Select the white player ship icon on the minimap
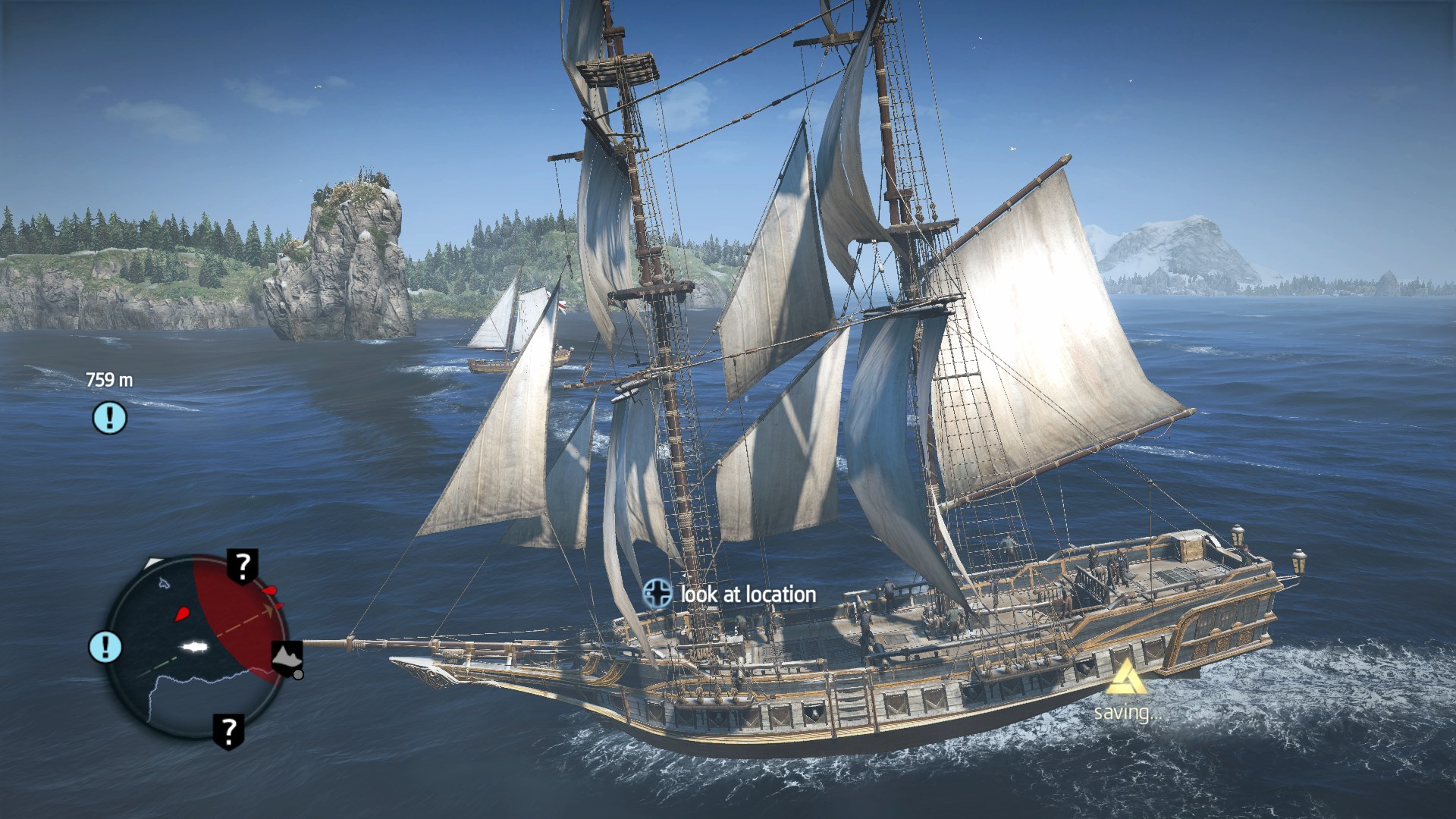 [195, 647]
